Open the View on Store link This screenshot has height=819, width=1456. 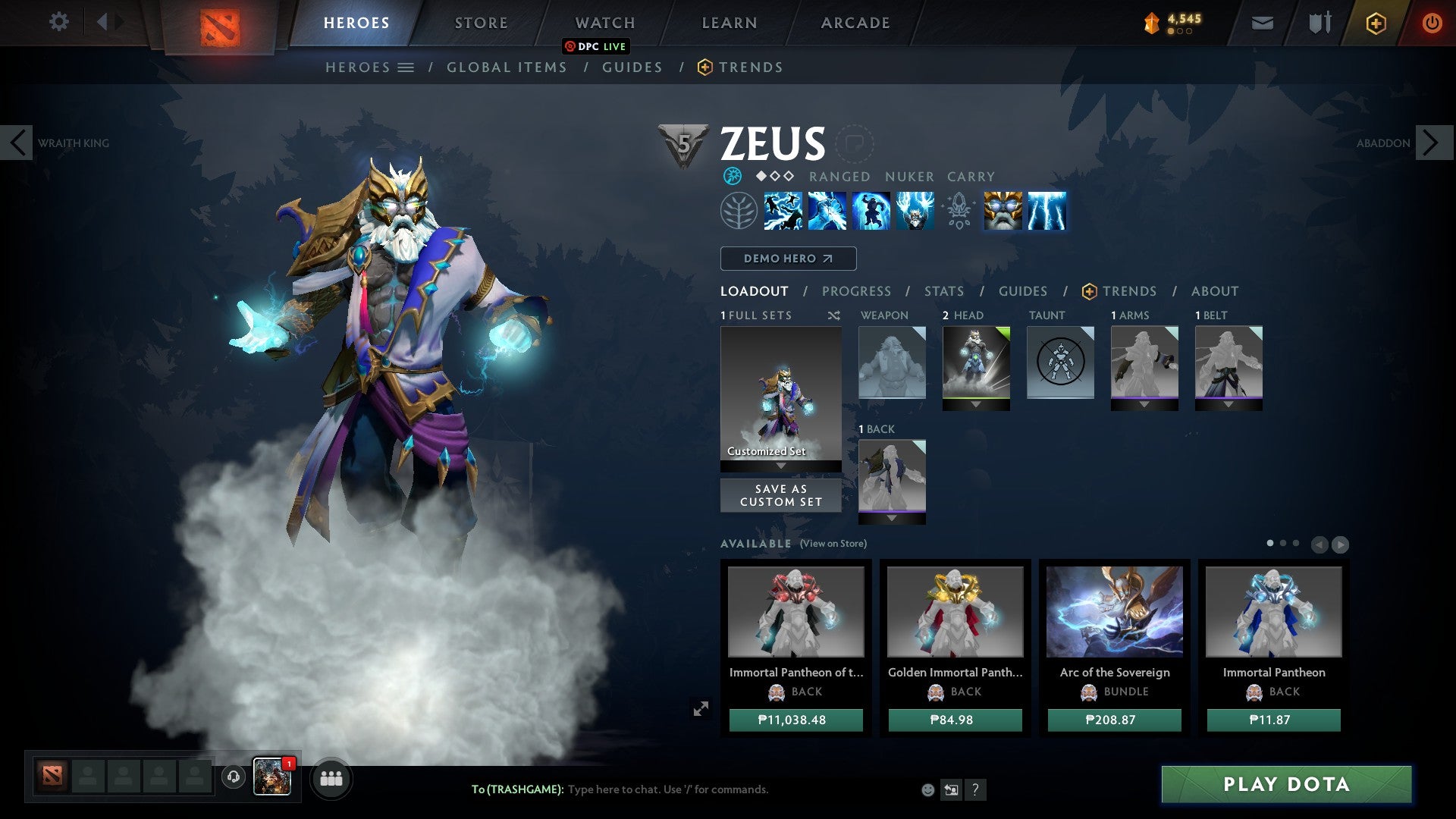834,544
